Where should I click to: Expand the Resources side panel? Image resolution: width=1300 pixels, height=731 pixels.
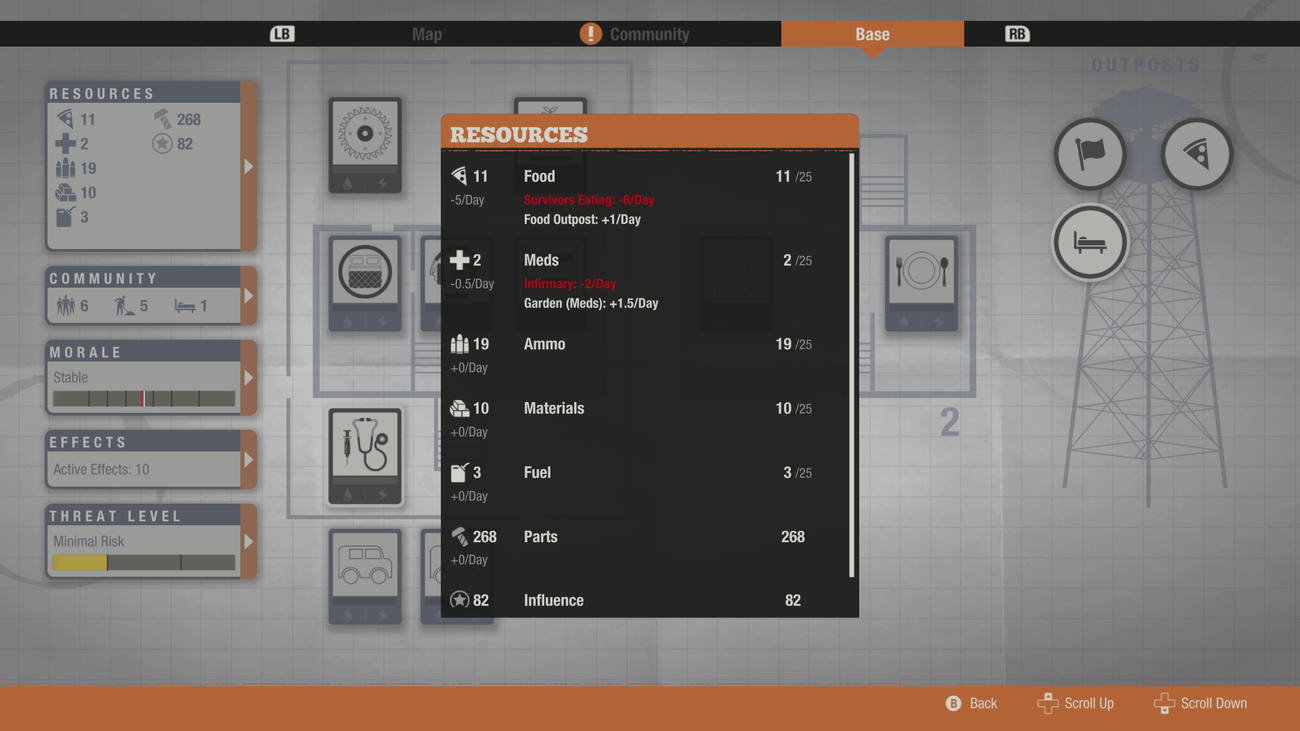pos(150,166)
